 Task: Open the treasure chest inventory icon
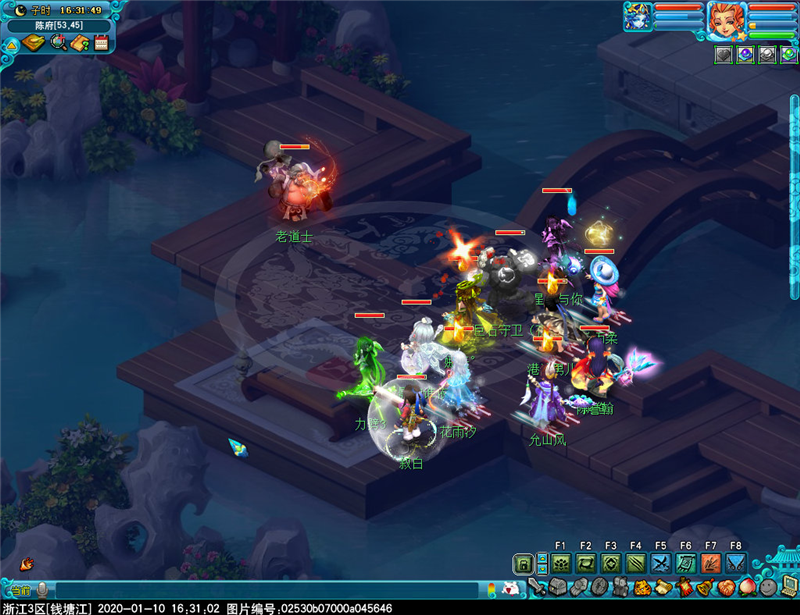tap(558, 587)
